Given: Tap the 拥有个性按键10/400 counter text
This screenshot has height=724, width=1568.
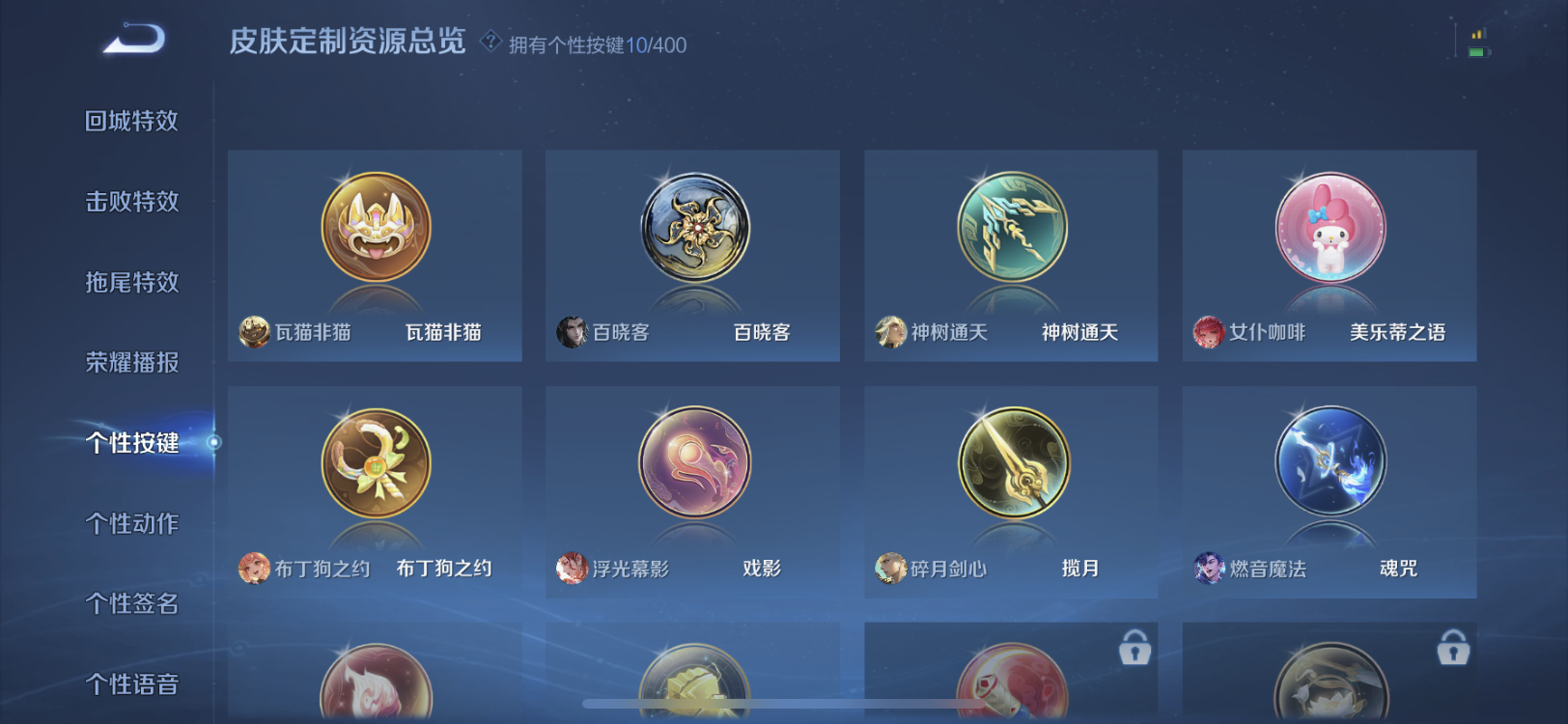Looking at the screenshot, I should pos(596,44).
